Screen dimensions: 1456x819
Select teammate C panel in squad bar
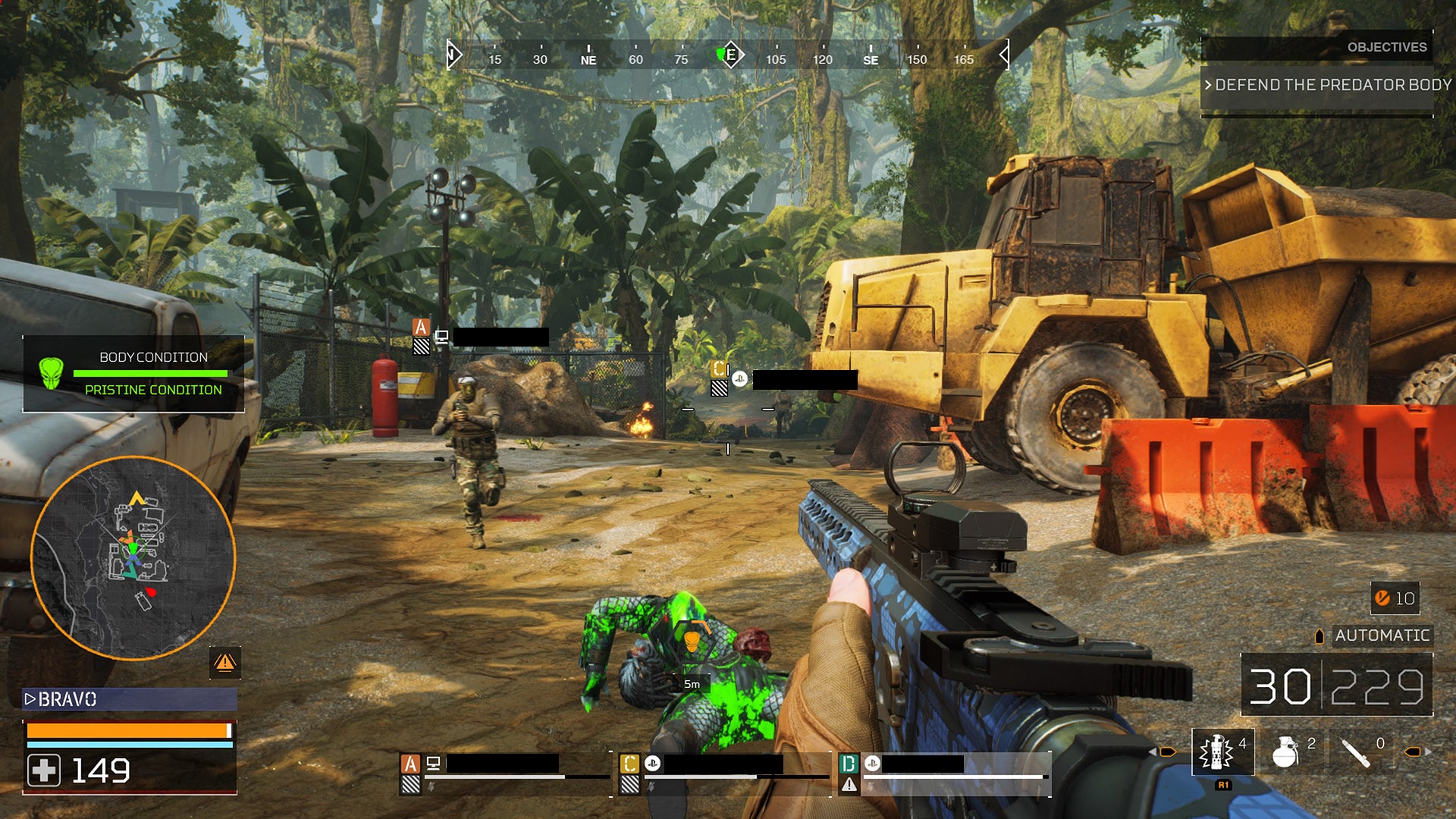point(724,772)
